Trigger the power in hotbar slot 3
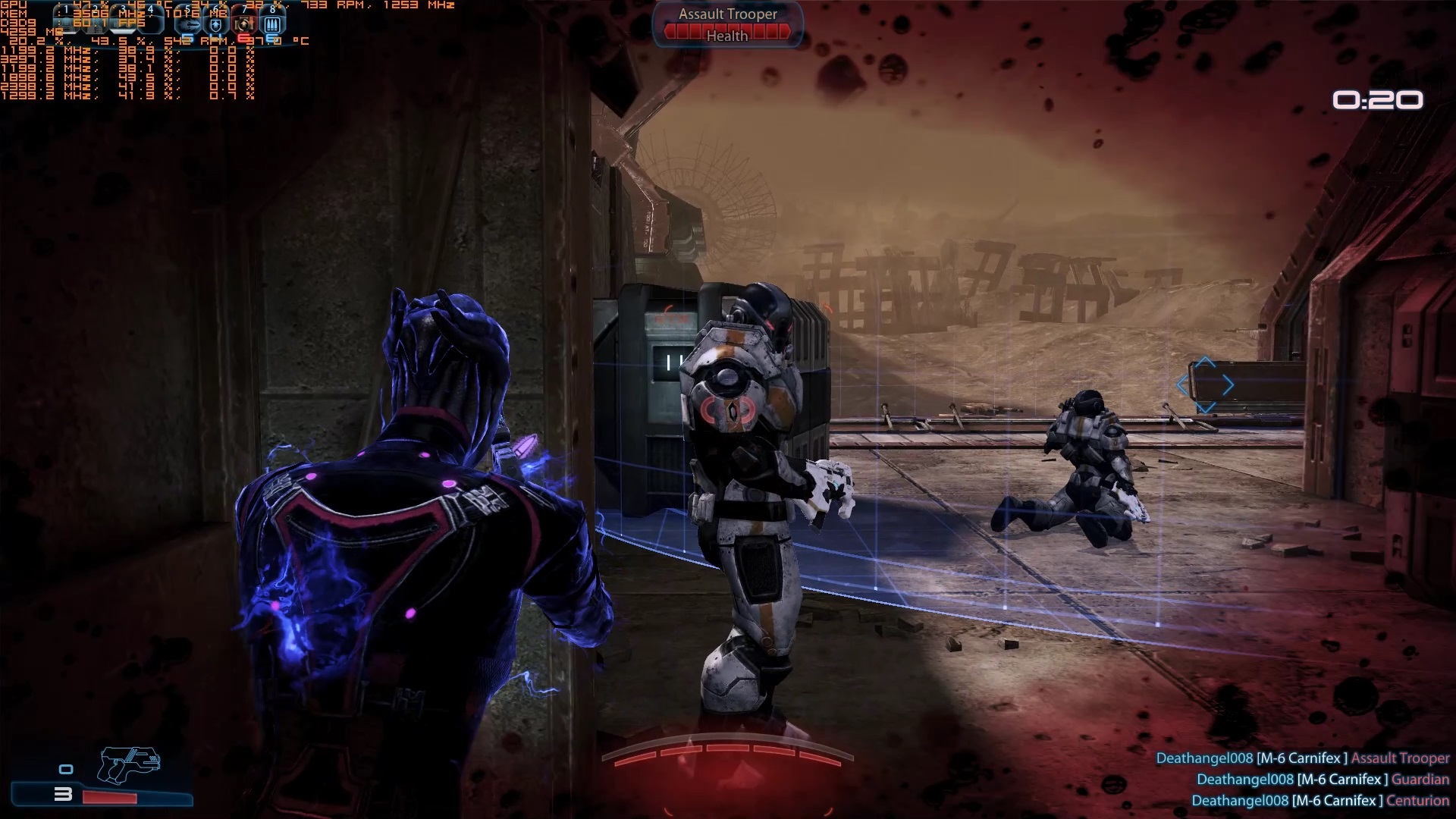1456x819 pixels. pos(124,24)
